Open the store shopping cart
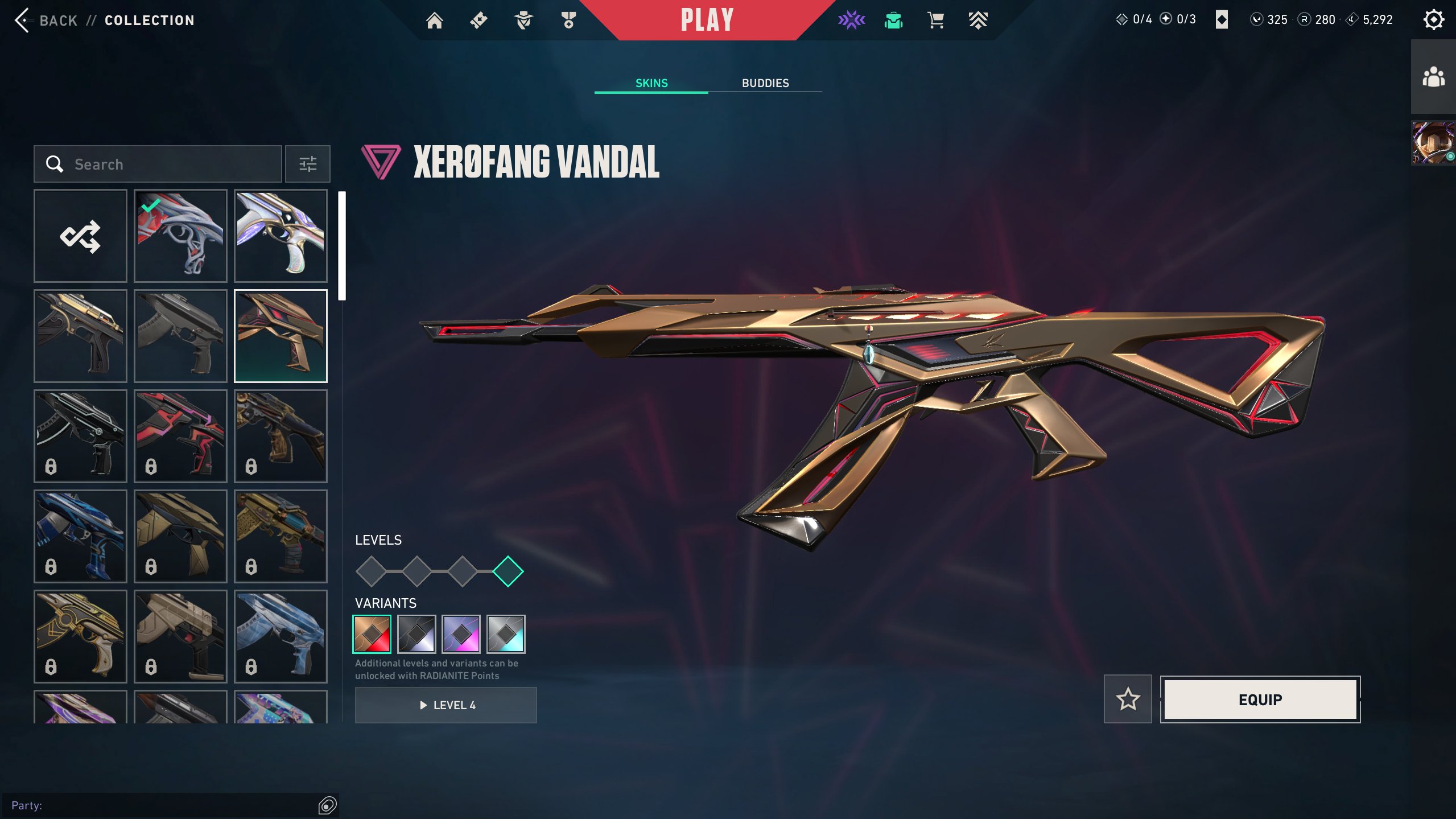Viewport: 1456px width, 819px height. (x=935, y=20)
